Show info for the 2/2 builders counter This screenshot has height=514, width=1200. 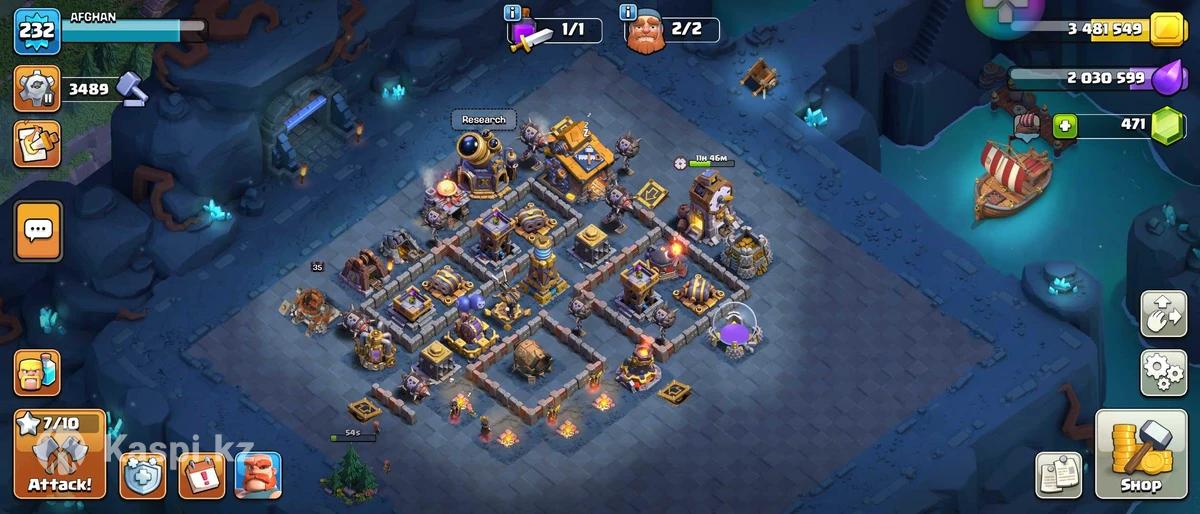click(628, 13)
